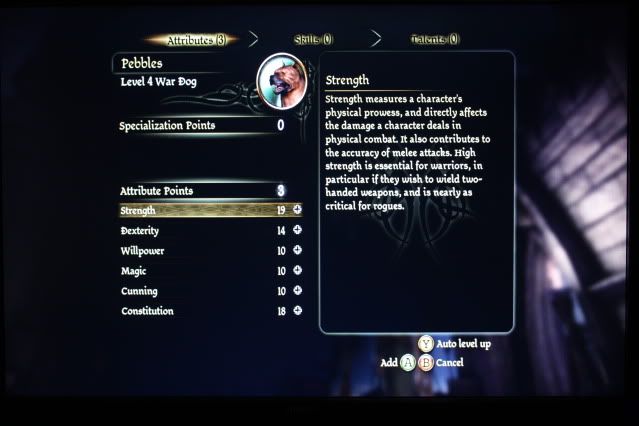639x426 pixels.
Task: Raise Willpower with its plus button
Action: [x=297, y=250]
